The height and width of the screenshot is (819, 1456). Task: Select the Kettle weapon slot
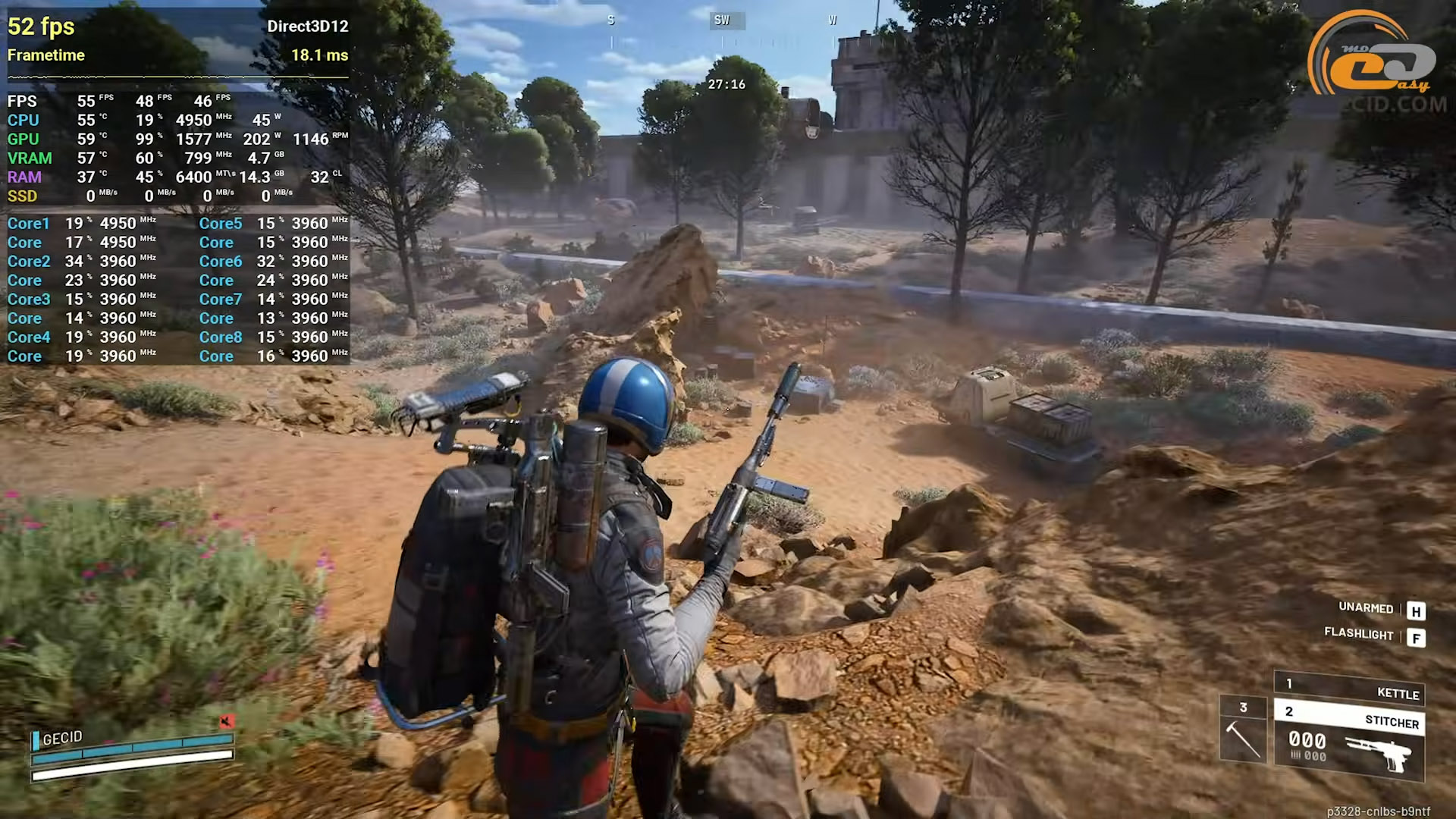(x=1350, y=690)
